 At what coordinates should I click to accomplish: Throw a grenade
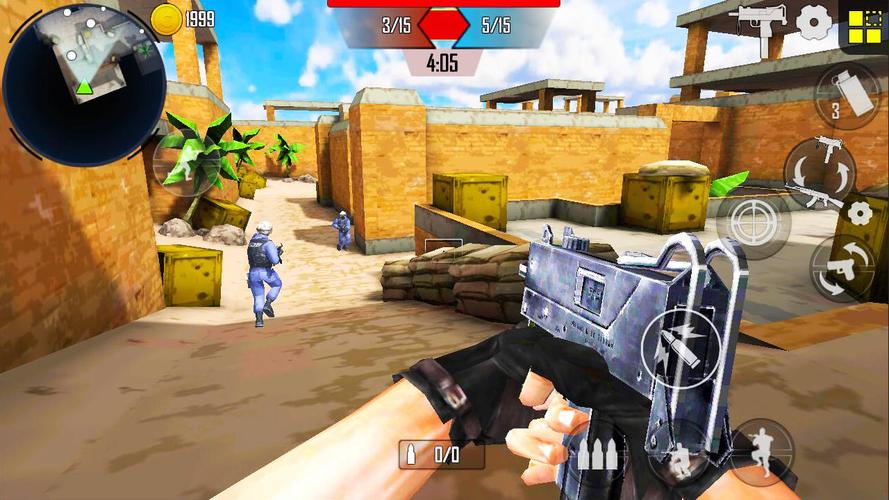click(x=846, y=97)
